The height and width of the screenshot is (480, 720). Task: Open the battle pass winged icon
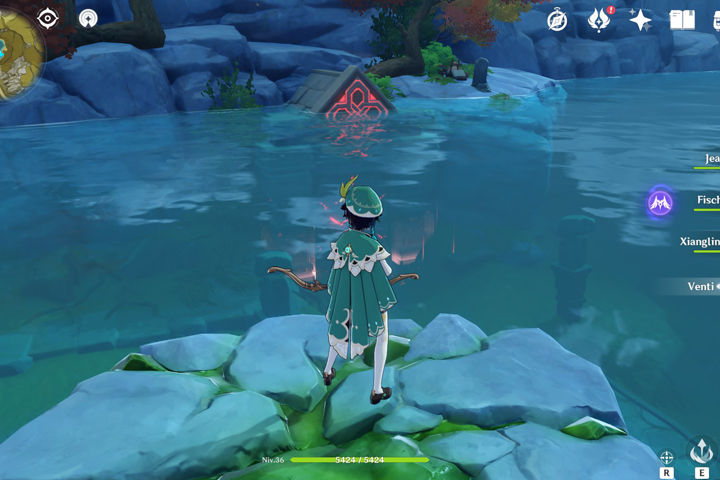tap(599, 20)
